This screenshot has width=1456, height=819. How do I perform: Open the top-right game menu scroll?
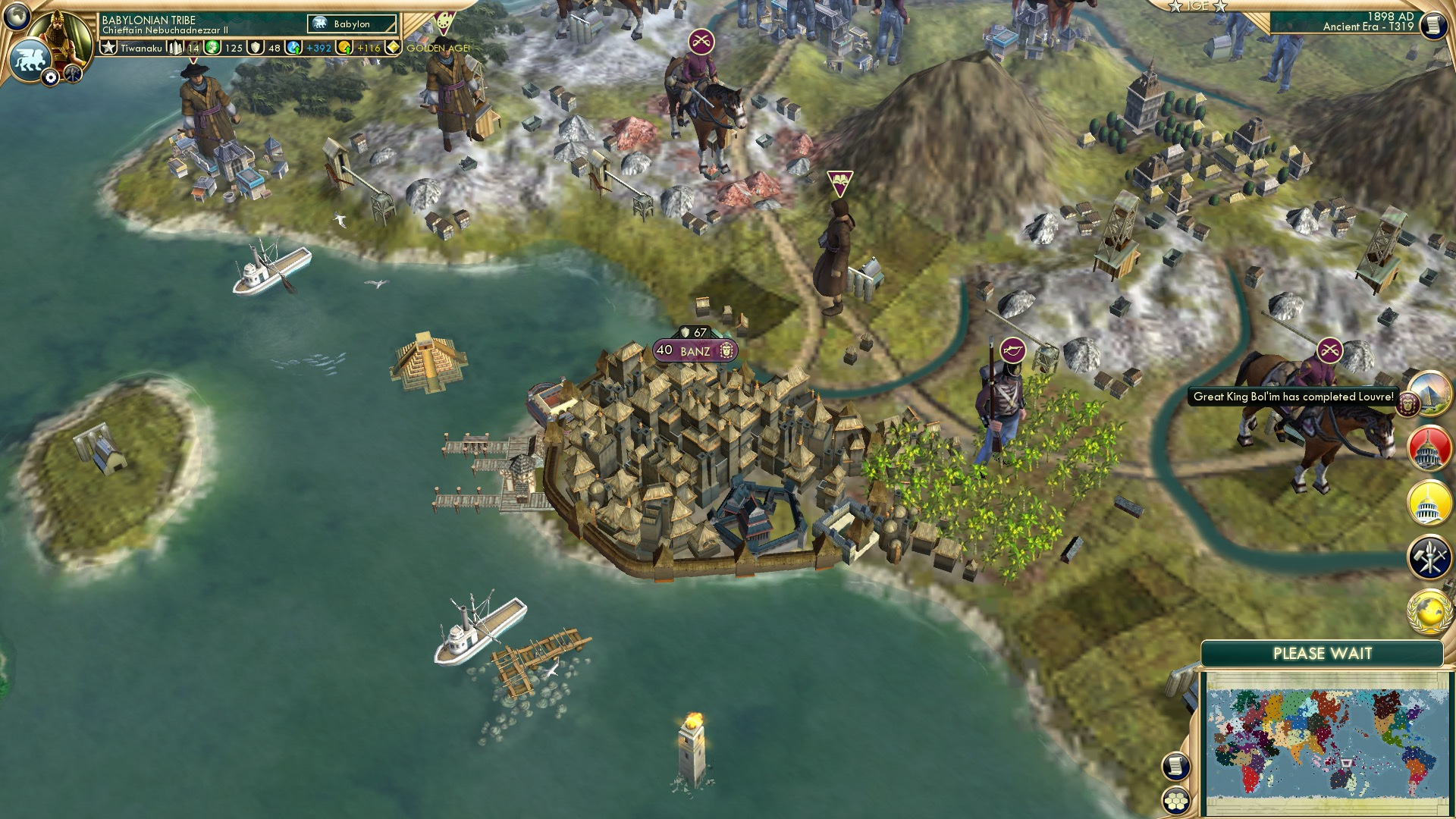1433,24
